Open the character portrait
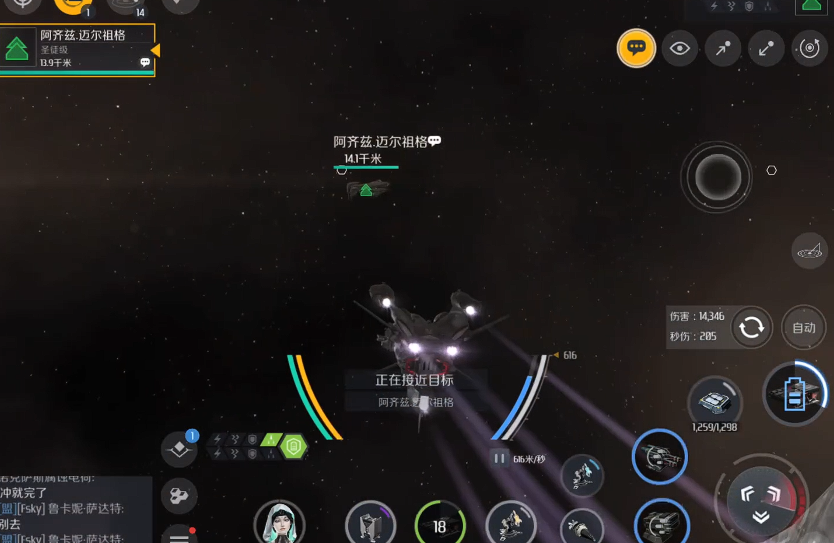Viewport: 834px width, 543px height. point(279,524)
